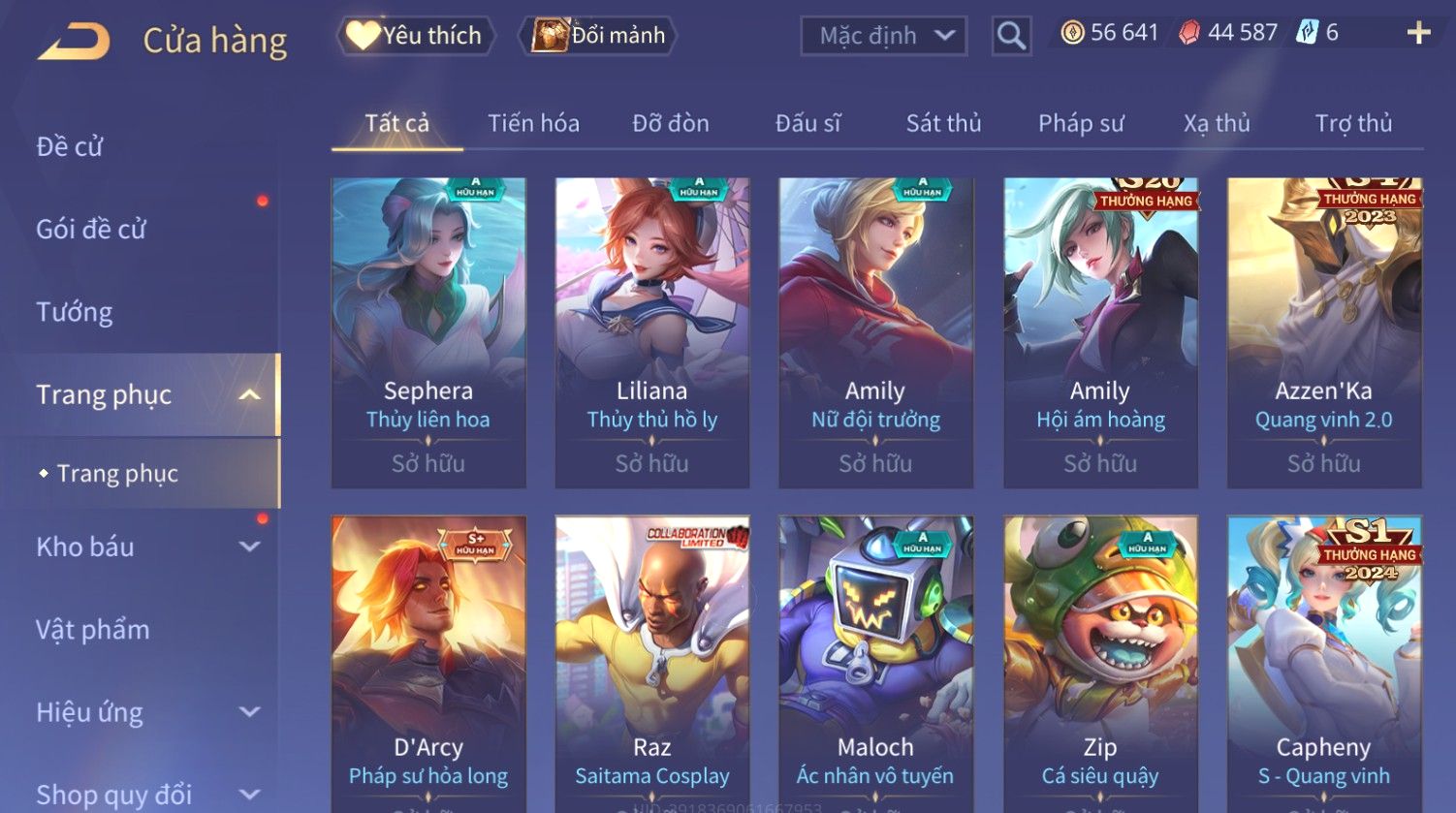Open Đổi mảnh fragment exchange

point(599,36)
